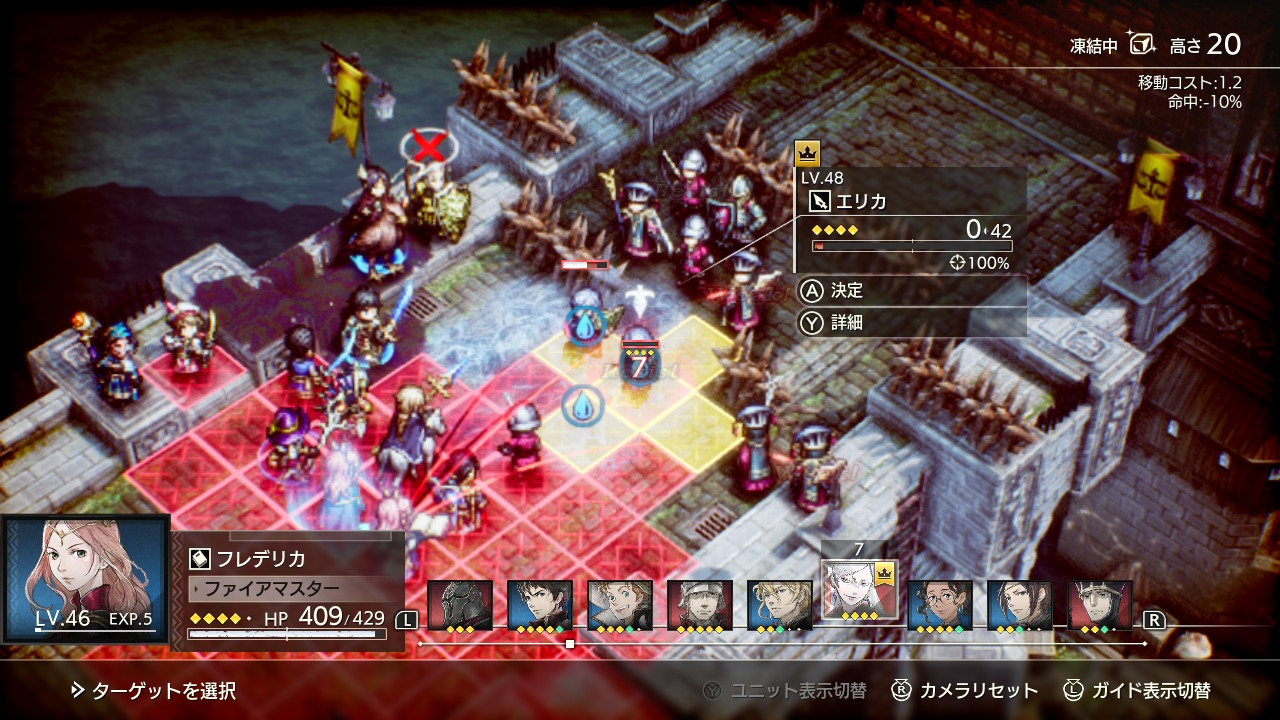1280x720 pixels.
Task: Toggle guide display with ガイド表示切替
Action: click(x=1137, y=690)
